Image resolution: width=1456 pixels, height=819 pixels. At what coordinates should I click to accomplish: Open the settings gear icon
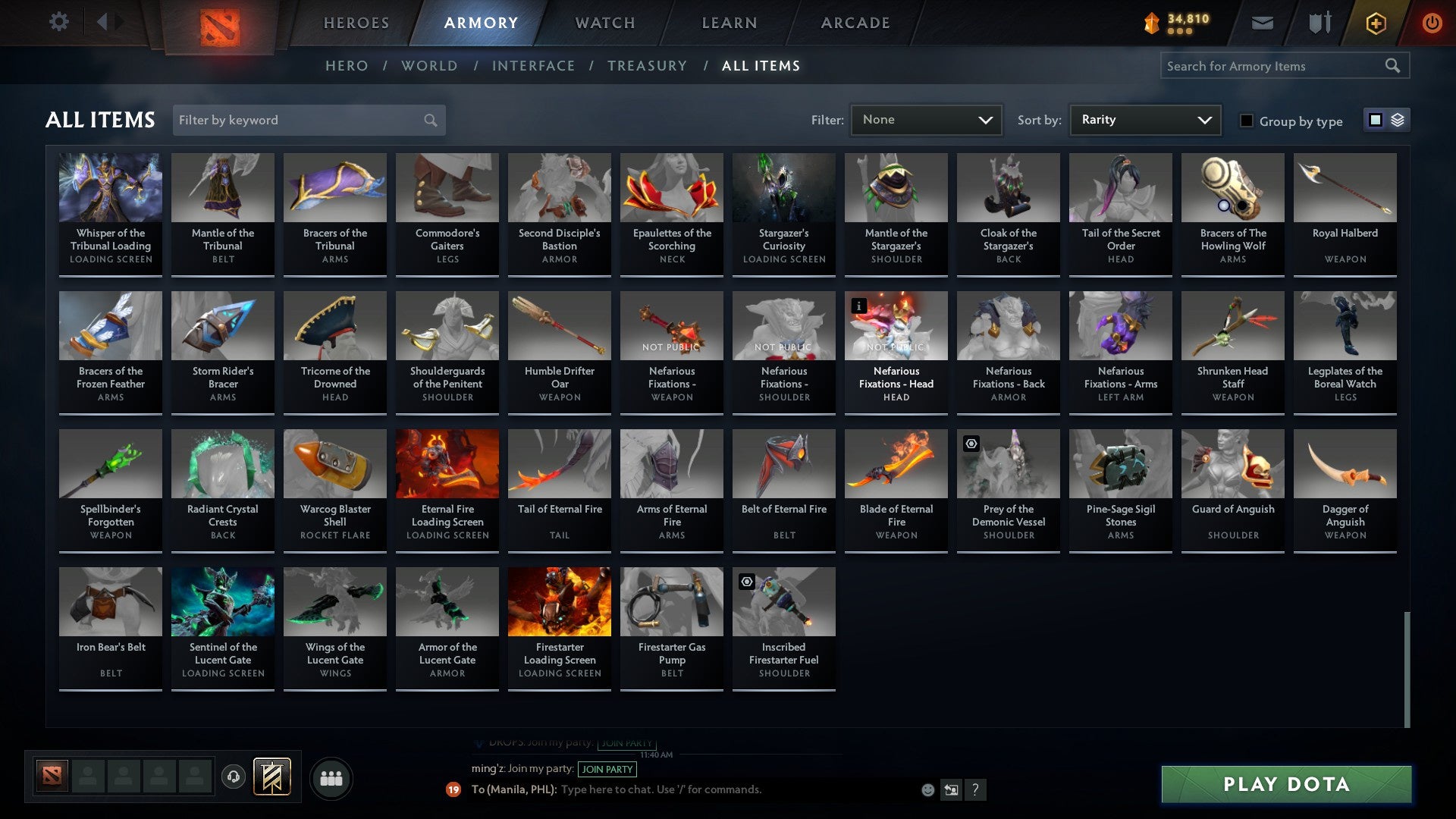[x=58, y=22]
